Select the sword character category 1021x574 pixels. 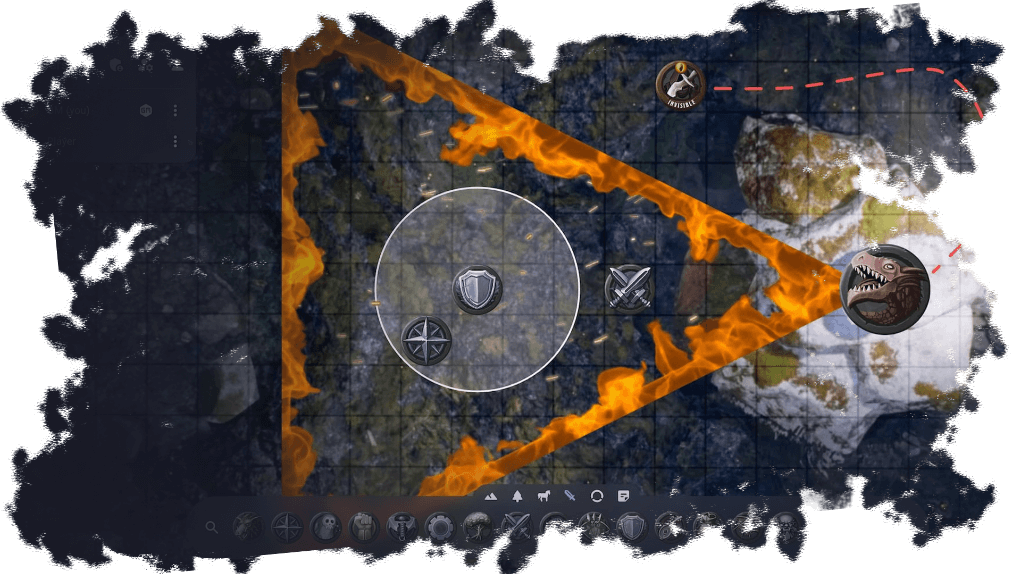571,496
